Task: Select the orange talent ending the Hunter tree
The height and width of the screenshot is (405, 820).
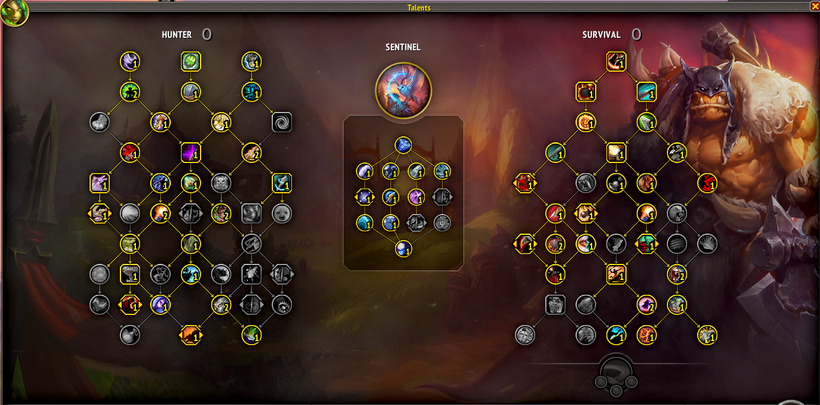Action: pos(190,334)
